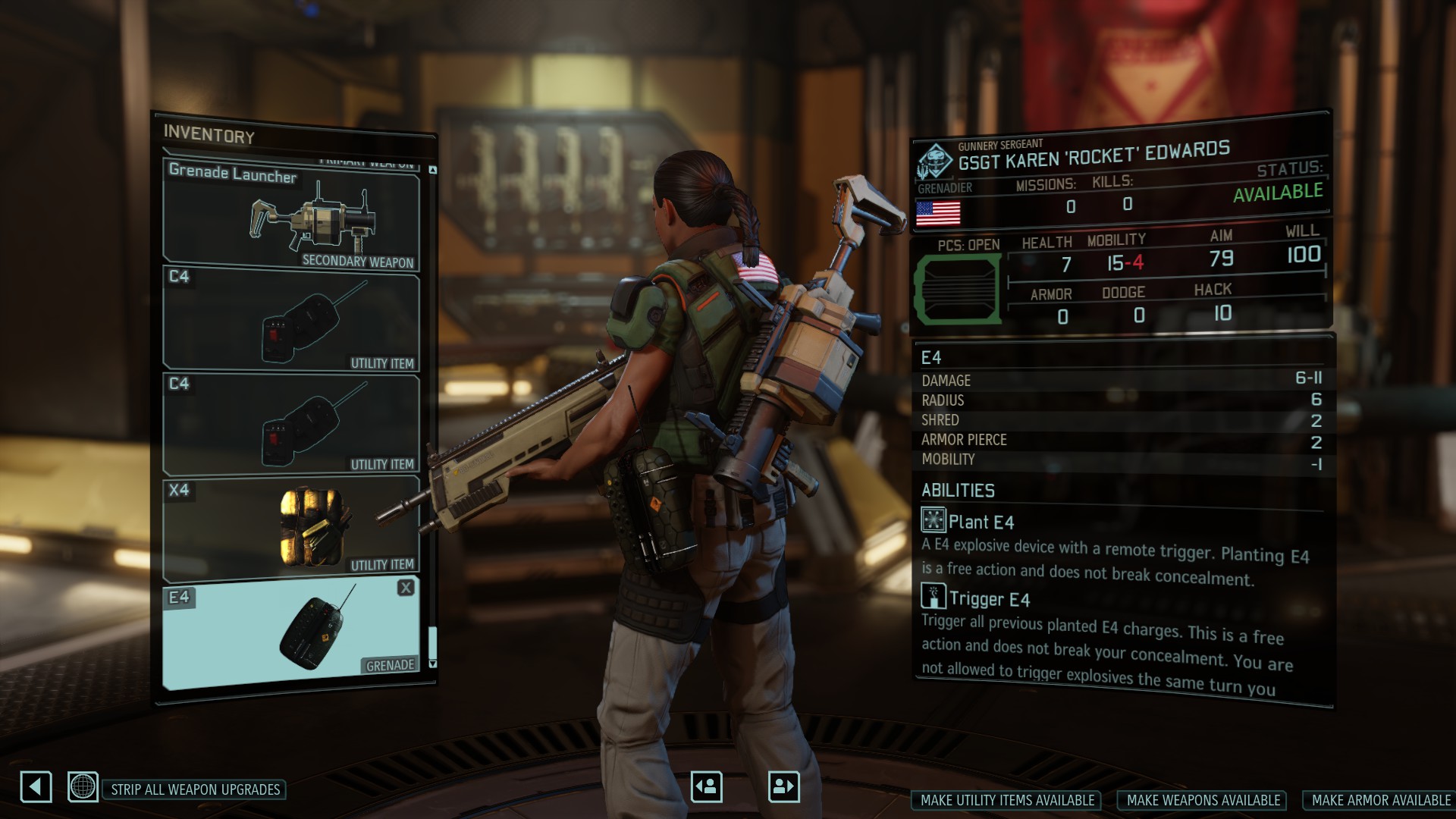Screen dimensions: 1456x819
Task: Switch to the next soldier
Action: (x=783, y=786)
